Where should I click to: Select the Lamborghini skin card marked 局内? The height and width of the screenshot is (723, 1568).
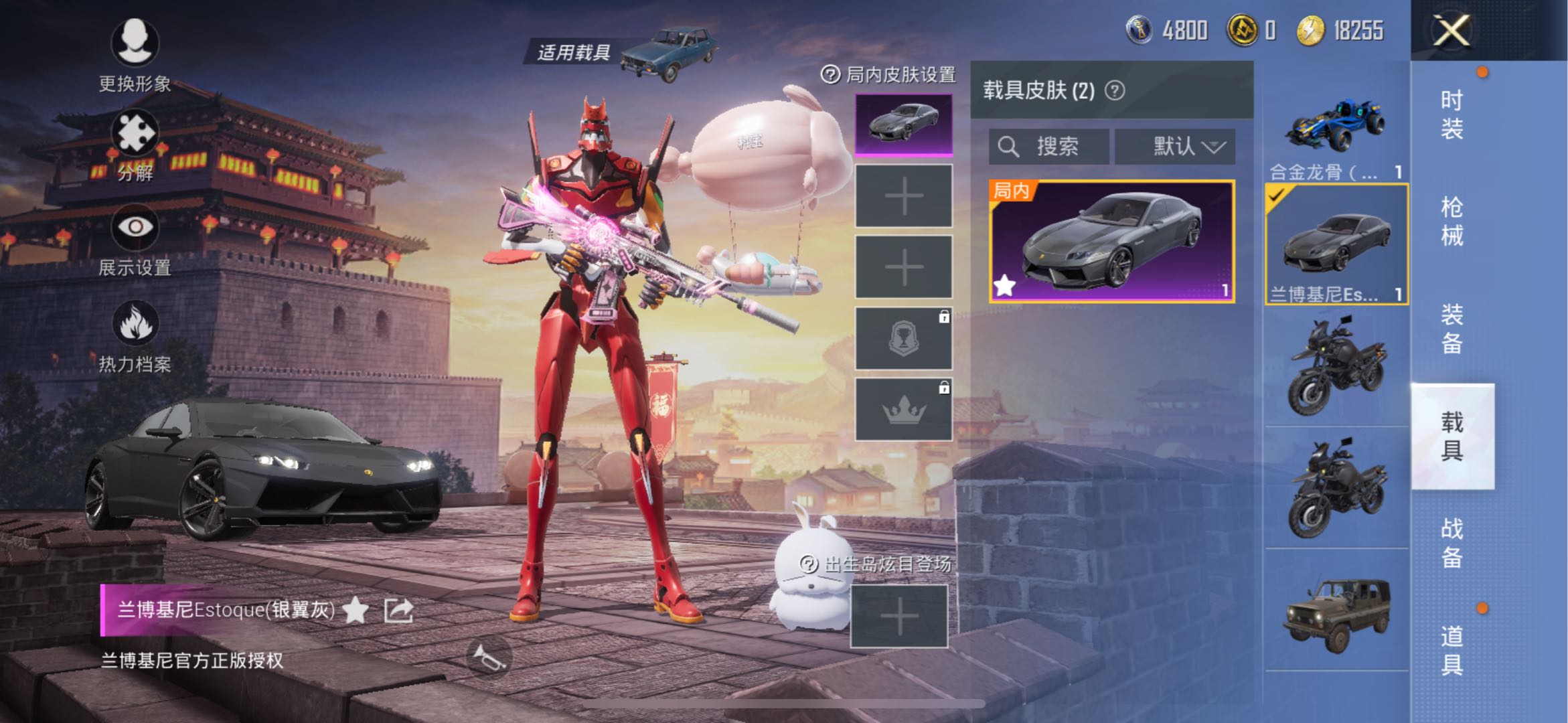[x=1111, y=241]
